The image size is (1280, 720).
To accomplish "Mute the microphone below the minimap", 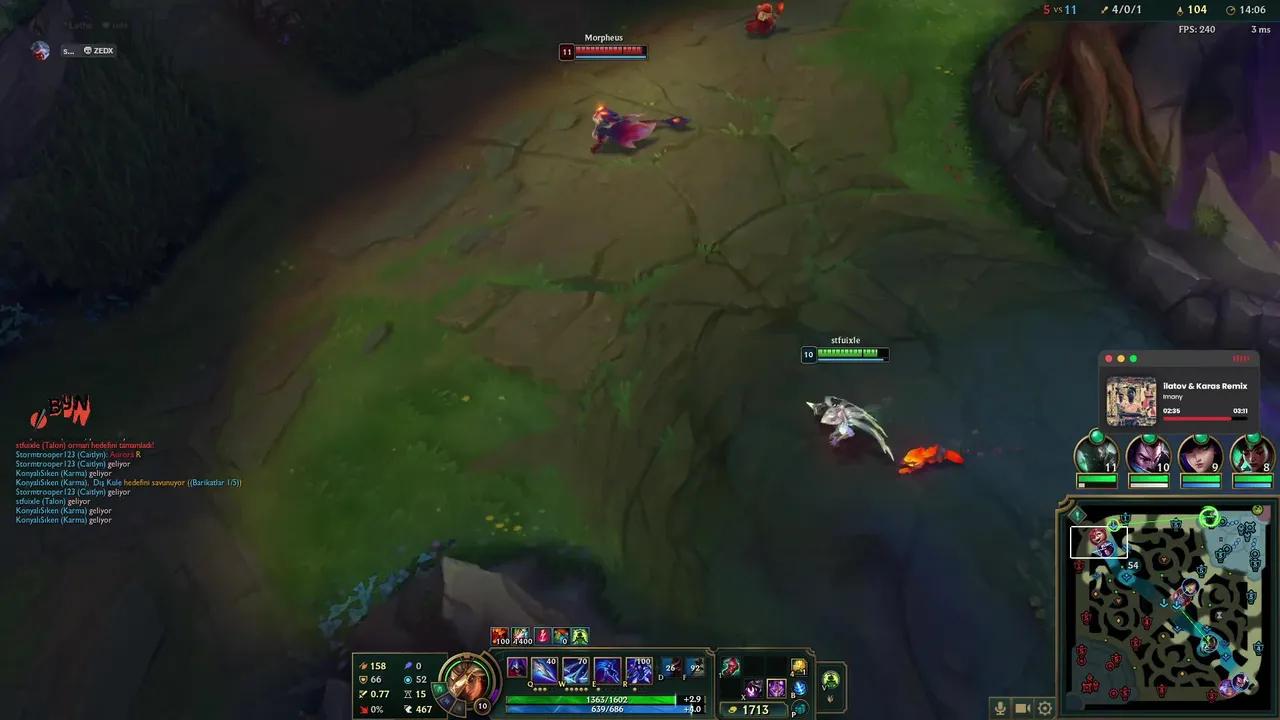I will click(1000, 707).
